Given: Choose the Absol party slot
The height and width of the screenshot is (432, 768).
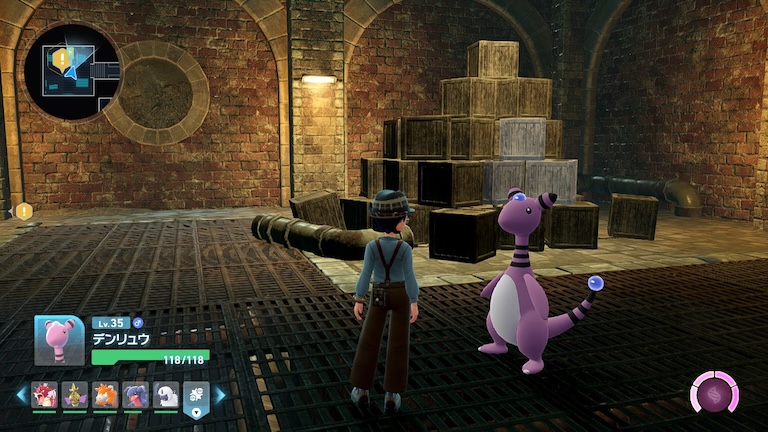Looking at the screenshot, I should tap(166, 395).
